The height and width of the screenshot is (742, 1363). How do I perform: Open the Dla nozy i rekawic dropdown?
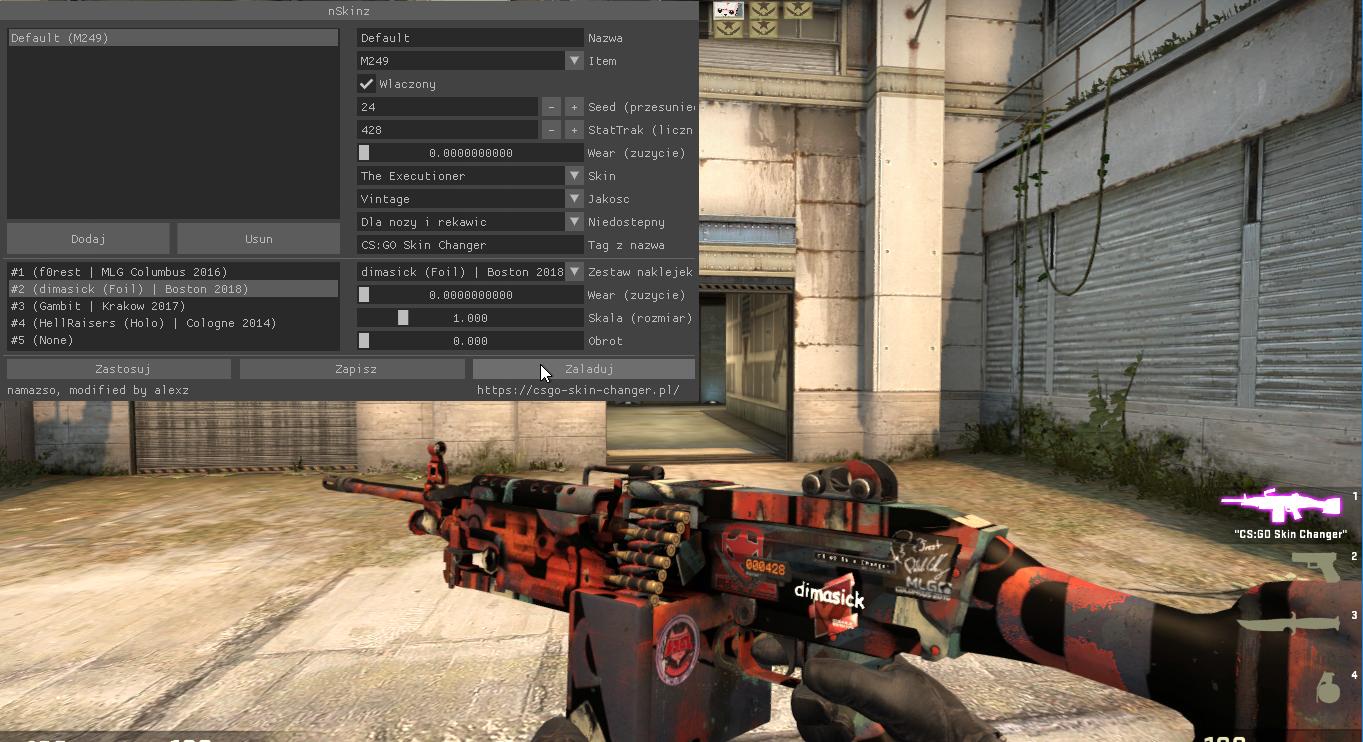(x=574, y=222)
